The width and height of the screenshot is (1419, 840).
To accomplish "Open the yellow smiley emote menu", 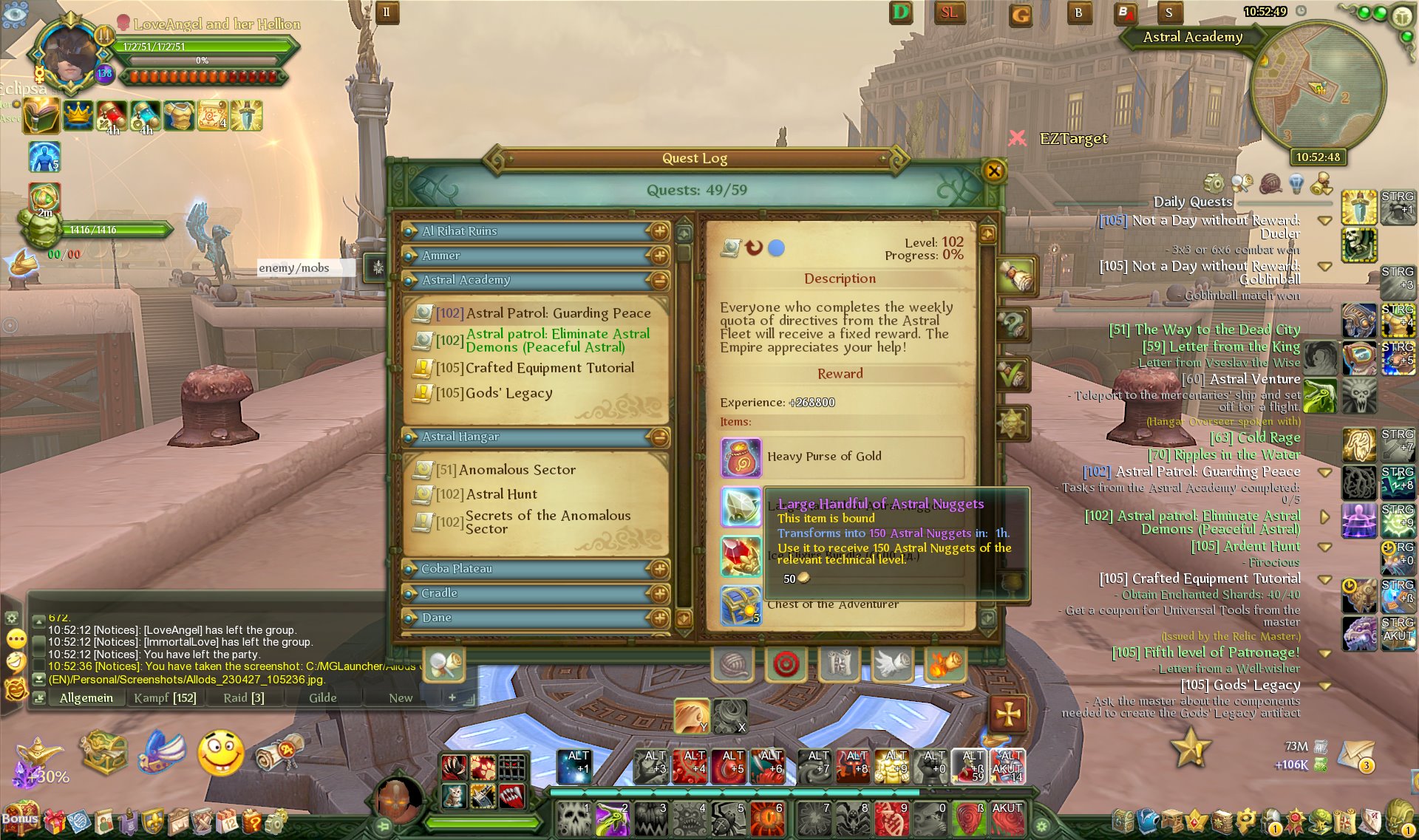I will pos(220,753).
